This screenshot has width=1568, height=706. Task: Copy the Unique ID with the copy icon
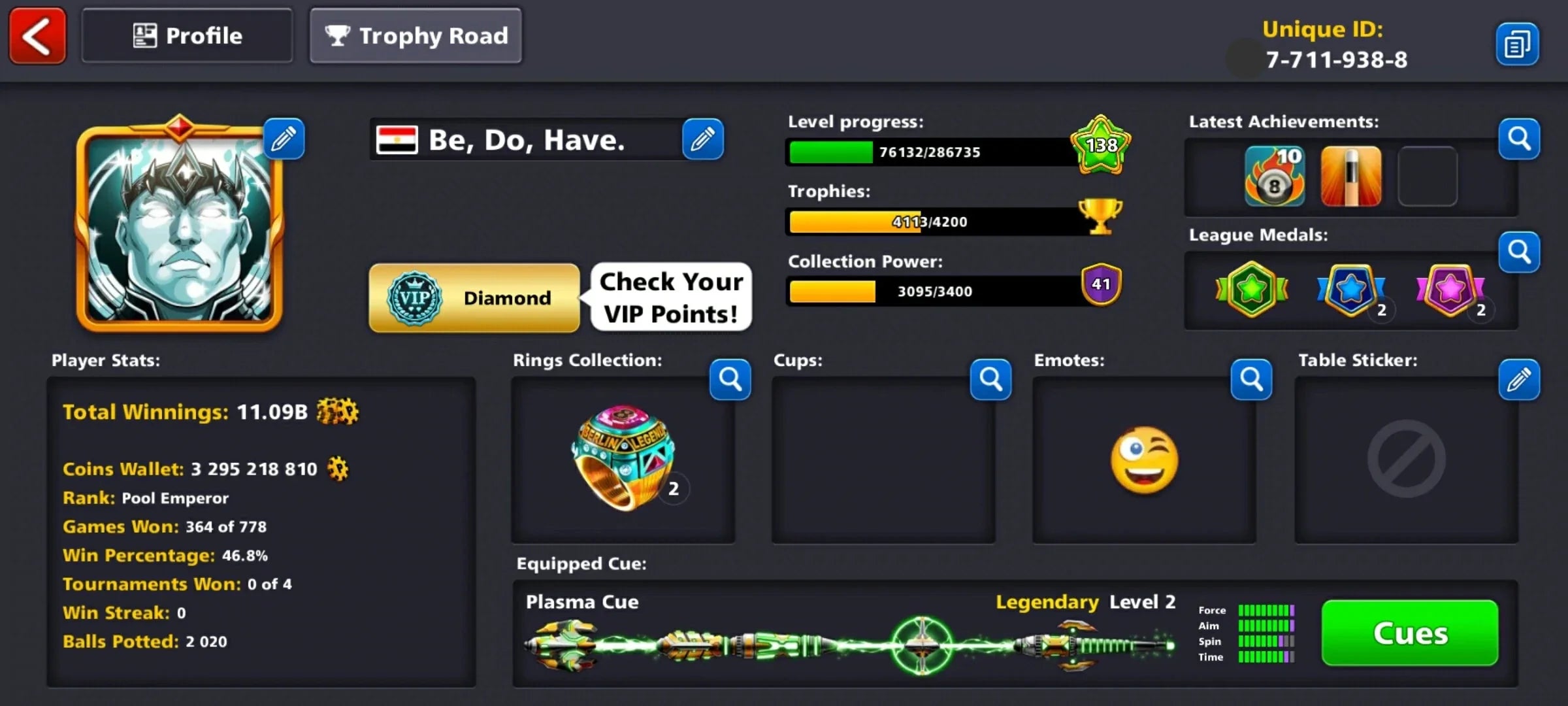(x=1517, y=42)
